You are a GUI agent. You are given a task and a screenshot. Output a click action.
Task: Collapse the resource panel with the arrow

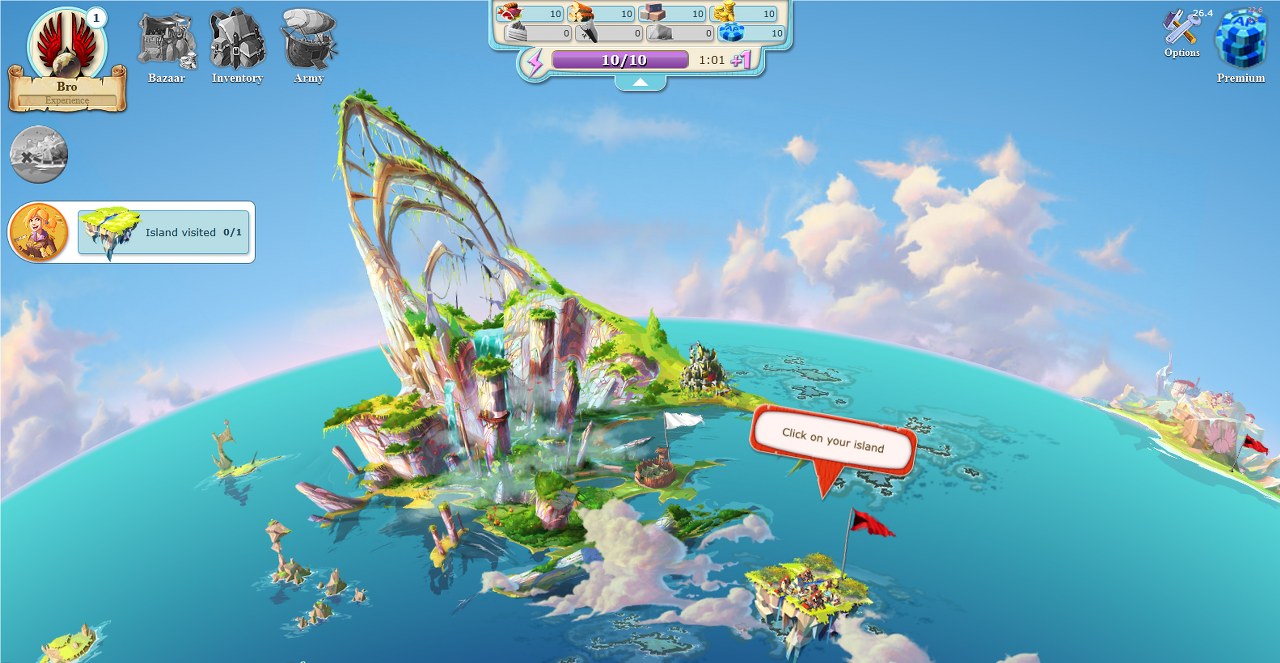640,83
